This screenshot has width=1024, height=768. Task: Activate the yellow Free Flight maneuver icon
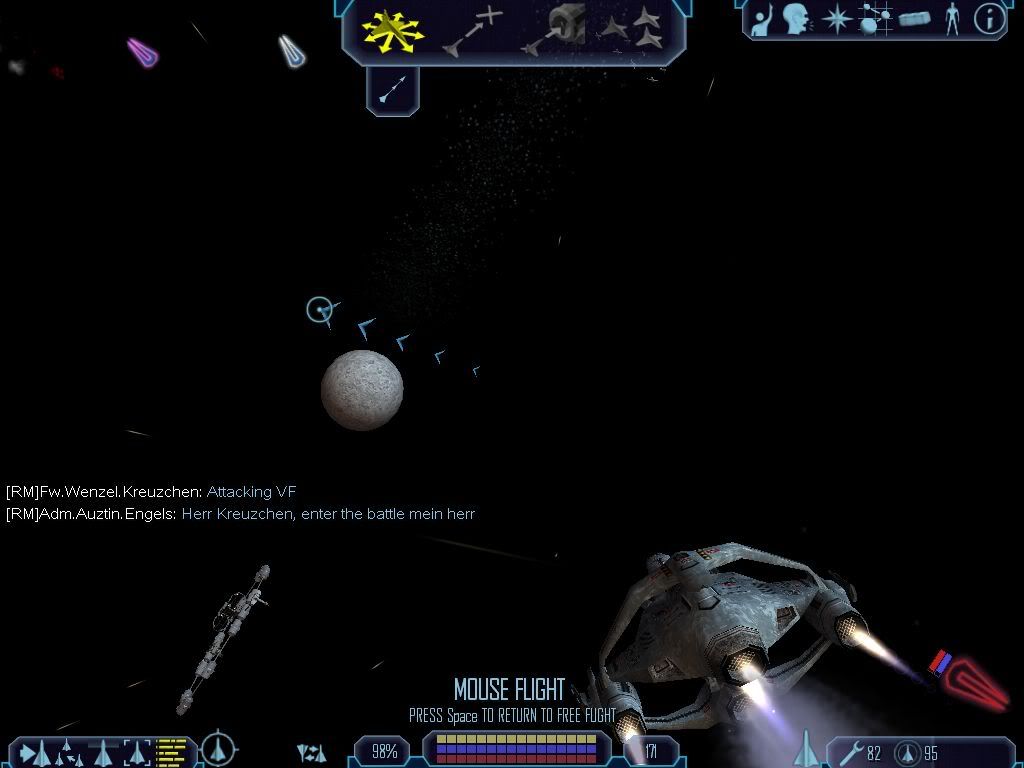[x=393, y=30]
